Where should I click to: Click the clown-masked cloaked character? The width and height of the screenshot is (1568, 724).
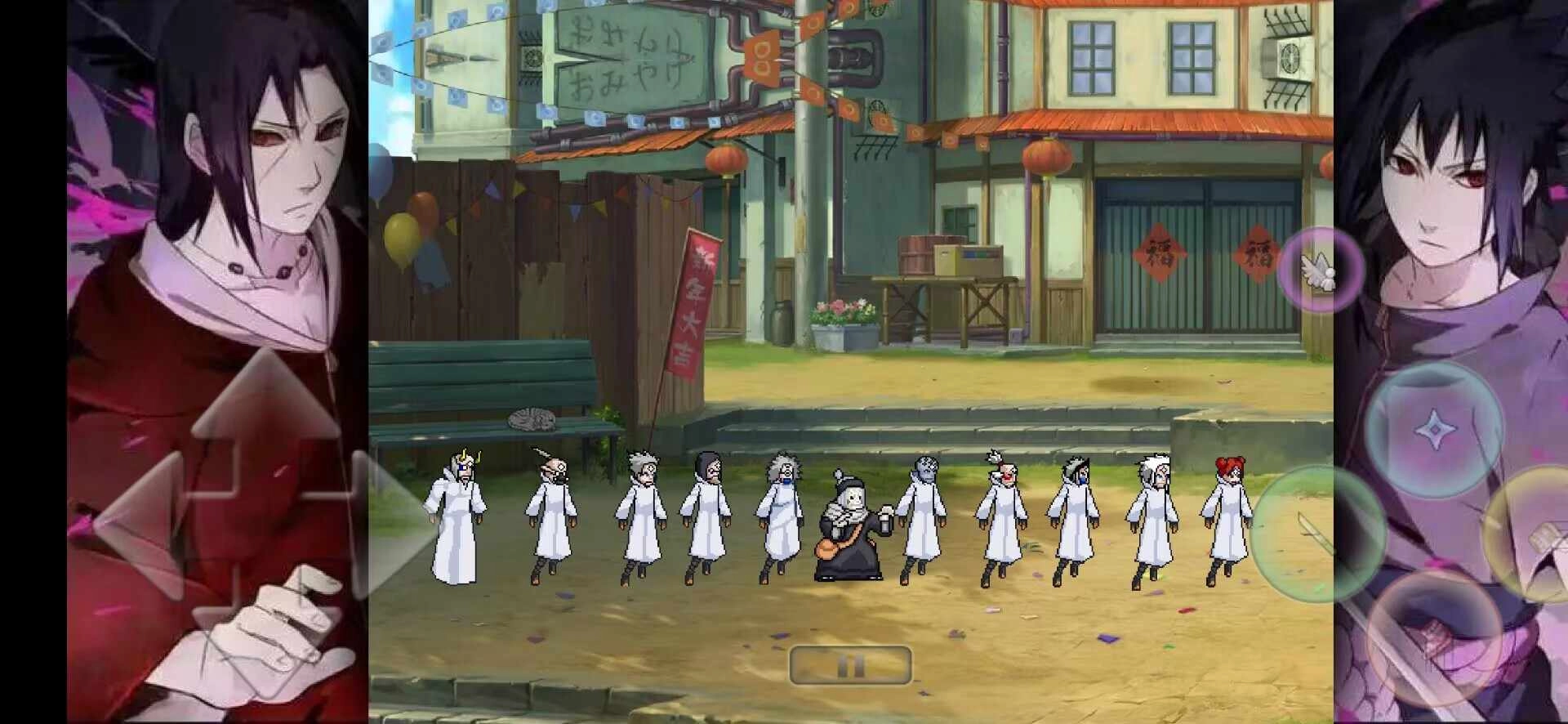pyautogui.click(x=1003, y=511)
